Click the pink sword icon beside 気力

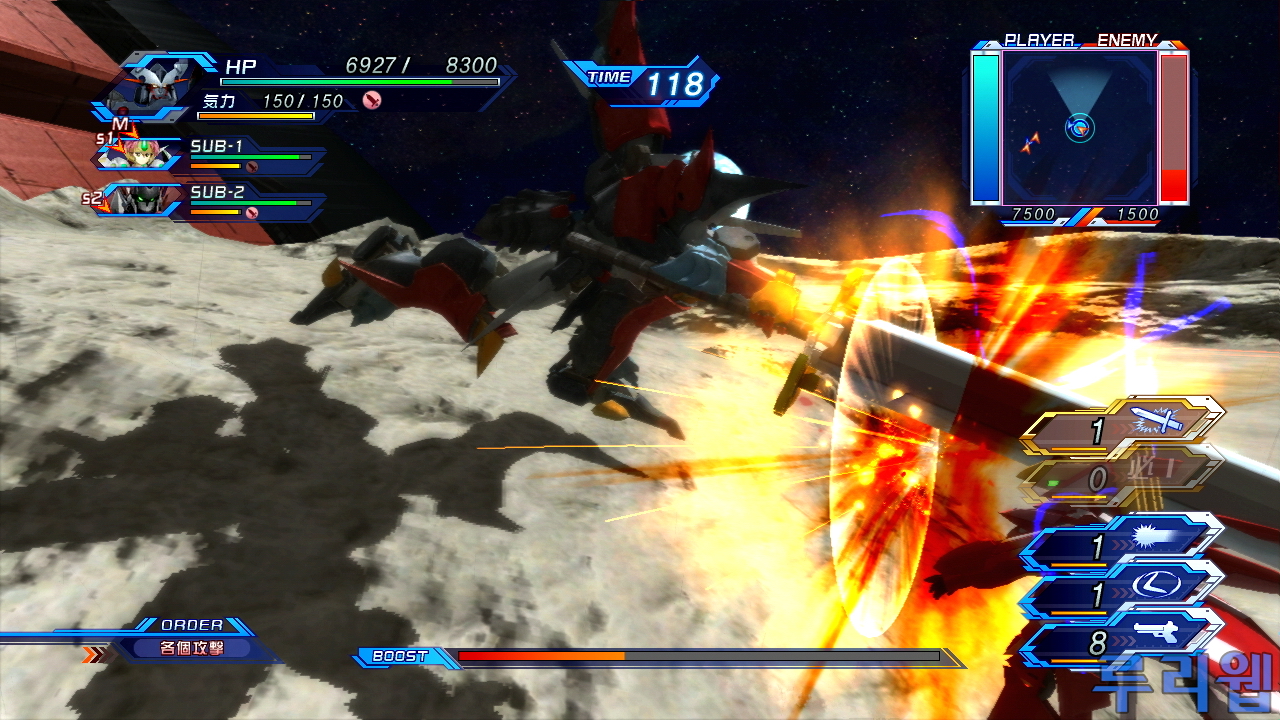[372, 100]
